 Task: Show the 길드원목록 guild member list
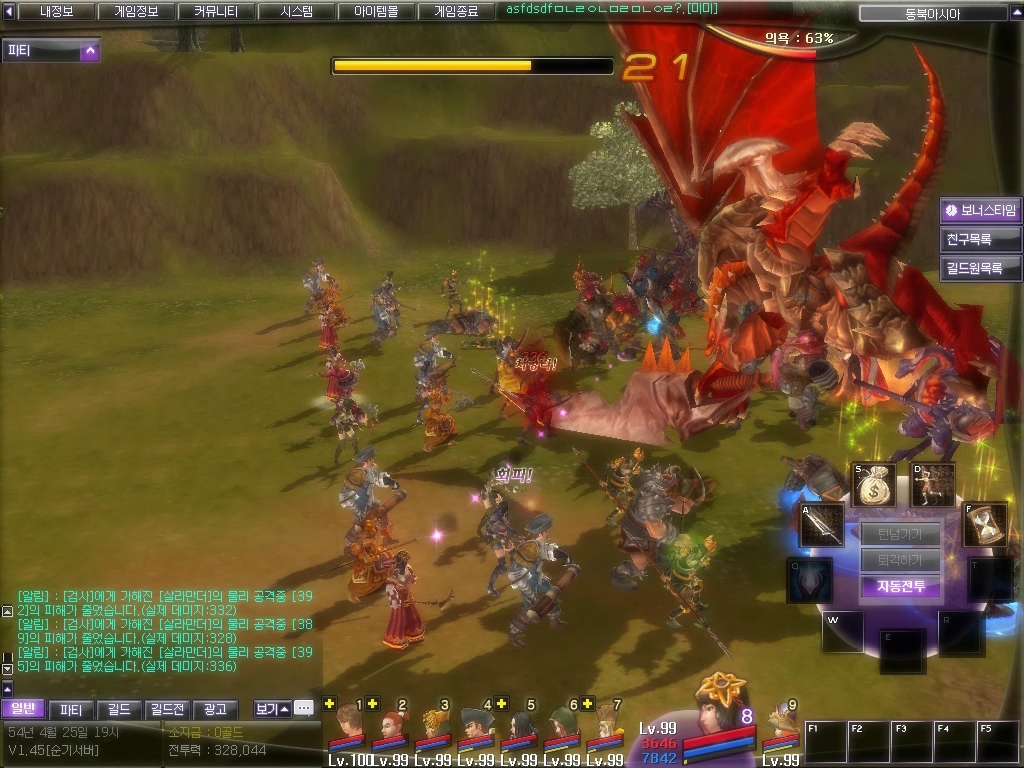pos(981,268)
